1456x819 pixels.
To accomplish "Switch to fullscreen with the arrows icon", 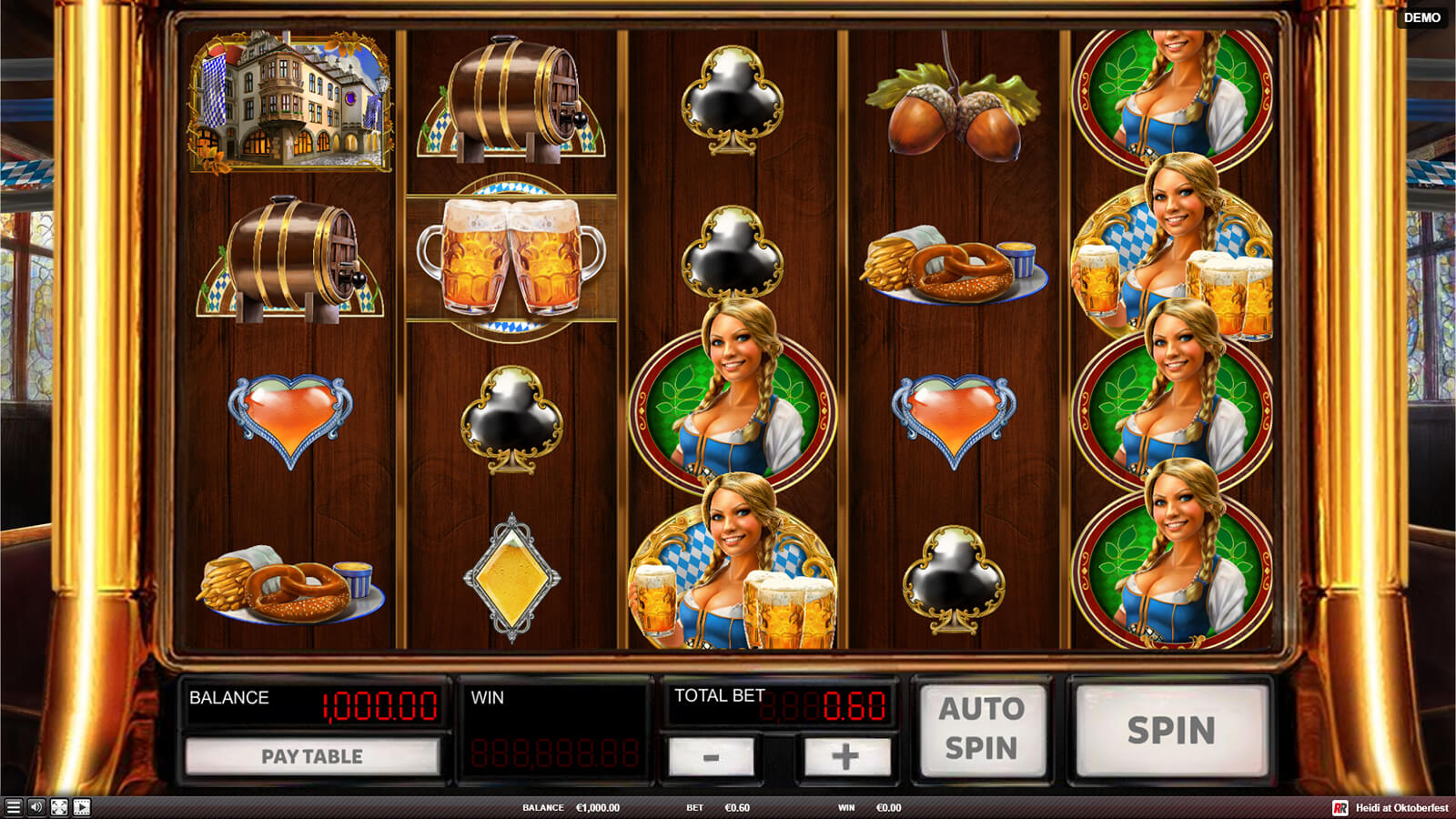I will coord(59,807).
